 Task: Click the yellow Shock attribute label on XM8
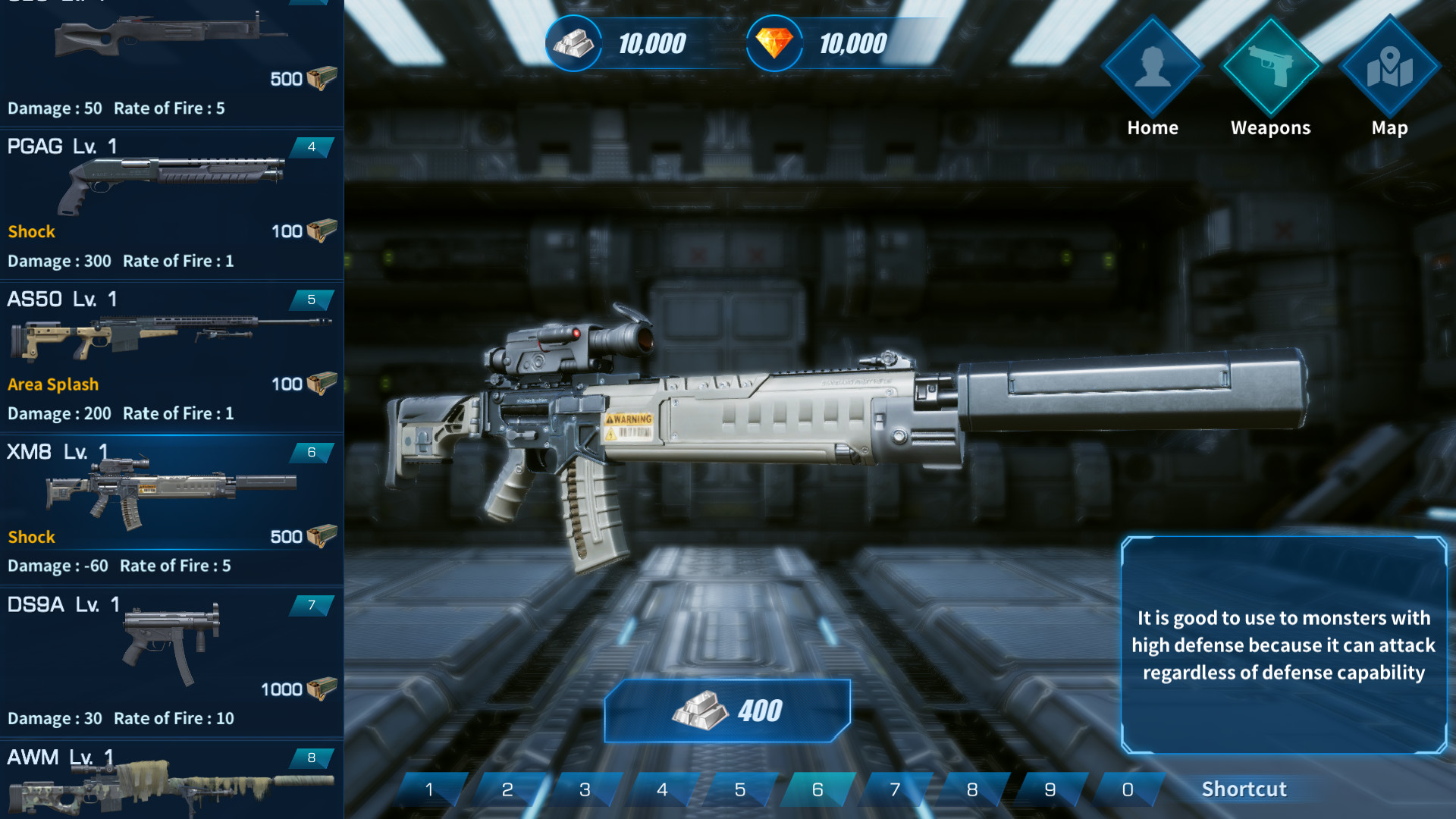31,537
